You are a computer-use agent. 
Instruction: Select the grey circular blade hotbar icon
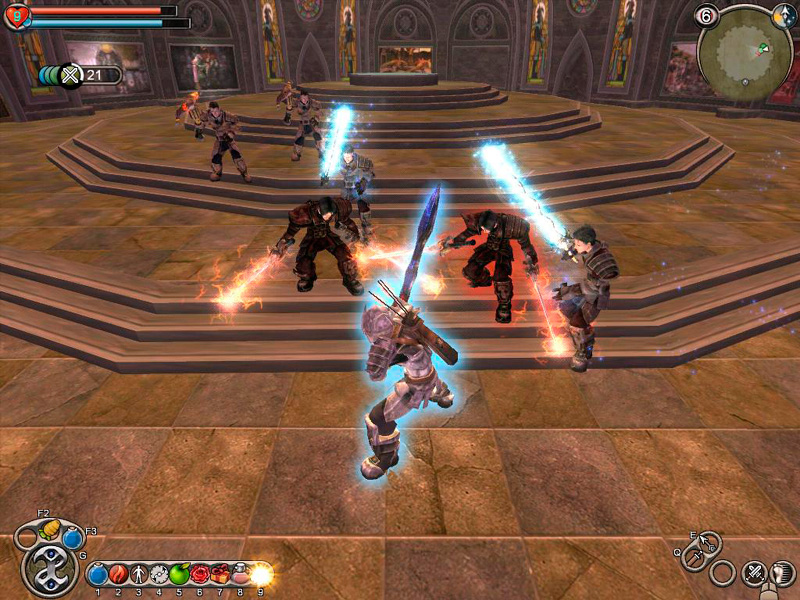(158, 575)
